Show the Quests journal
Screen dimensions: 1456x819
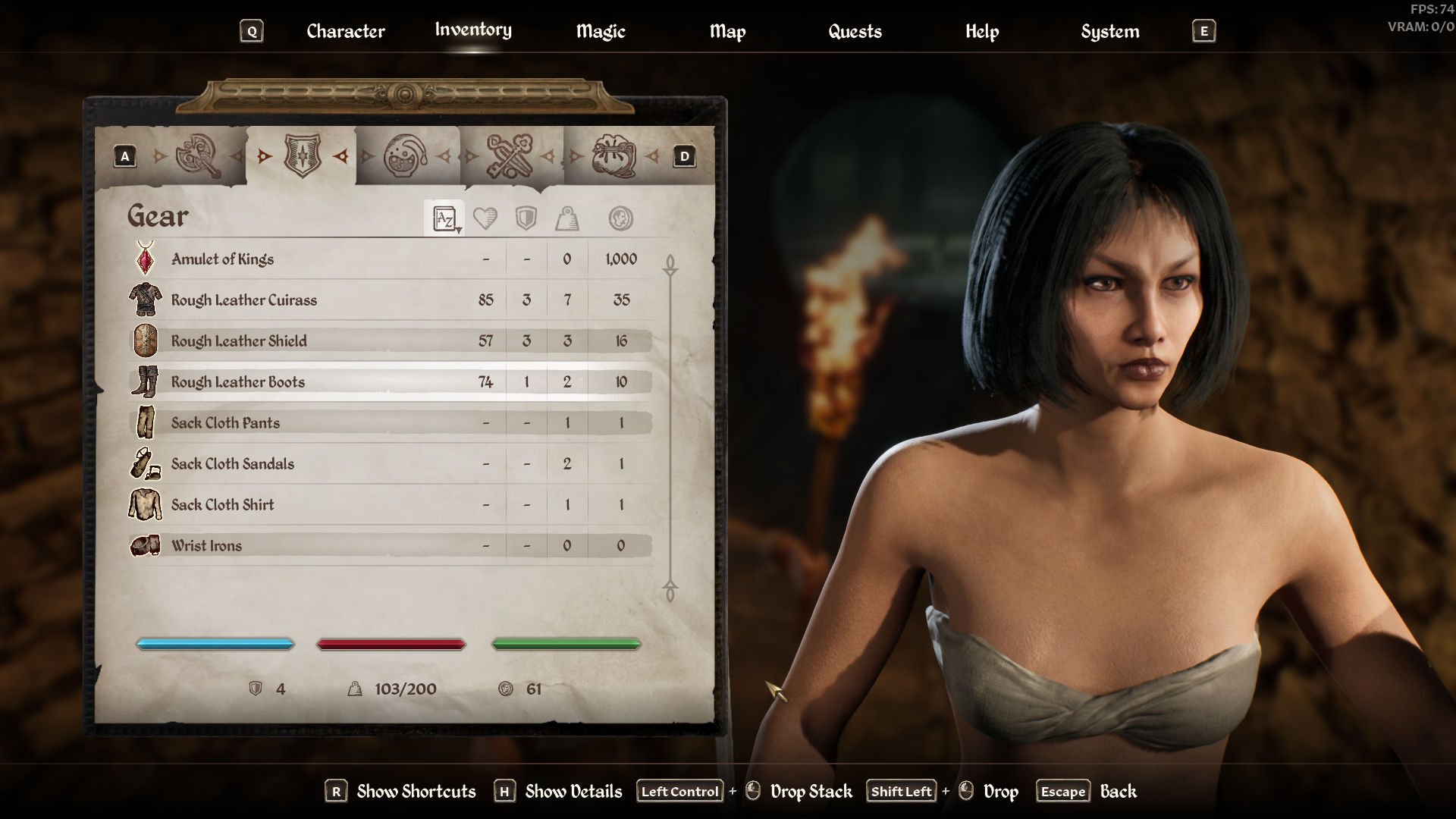(855, 31)
